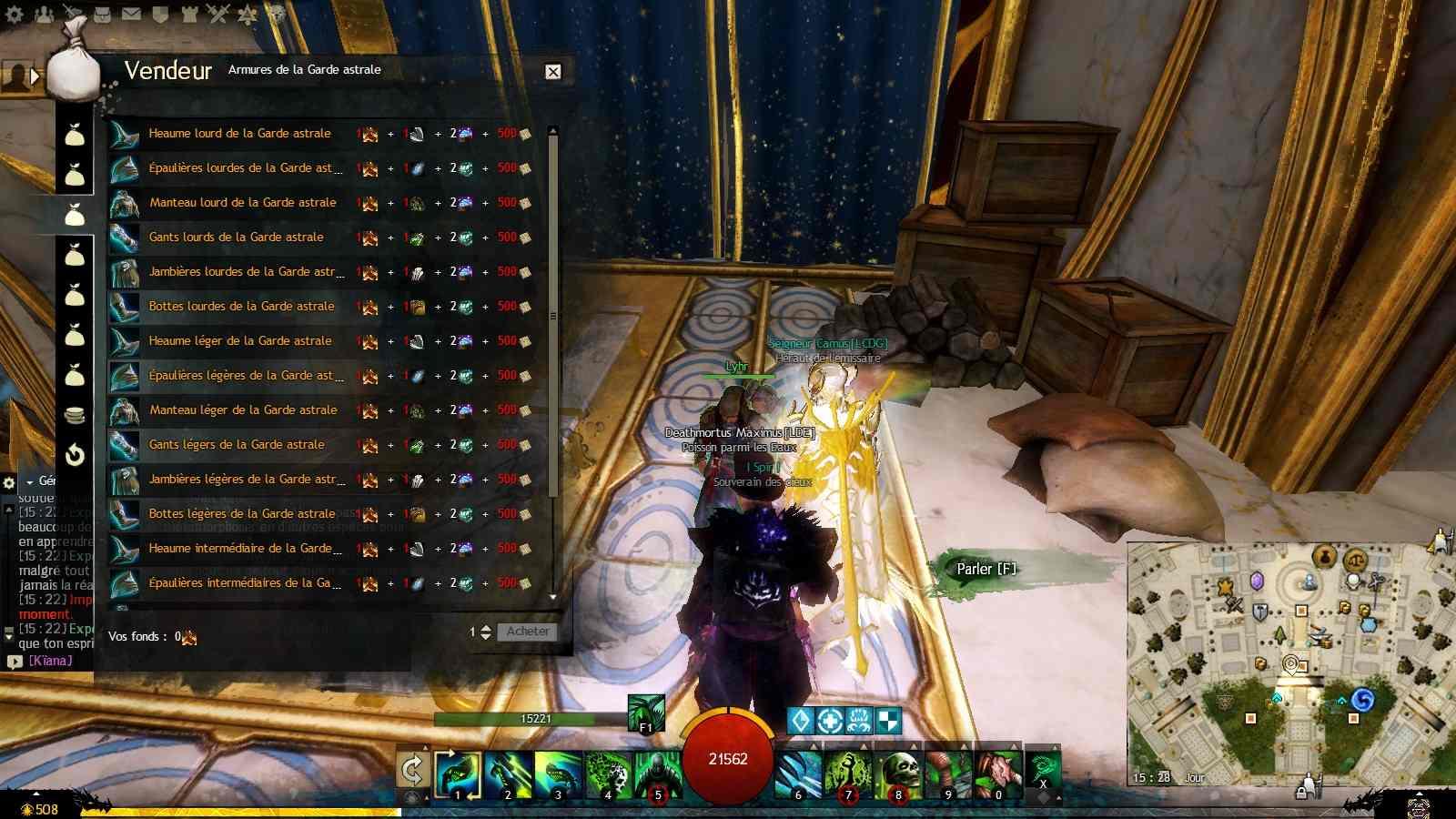Select Manteau léger de la Garde astrale

[x=243, y=410]
